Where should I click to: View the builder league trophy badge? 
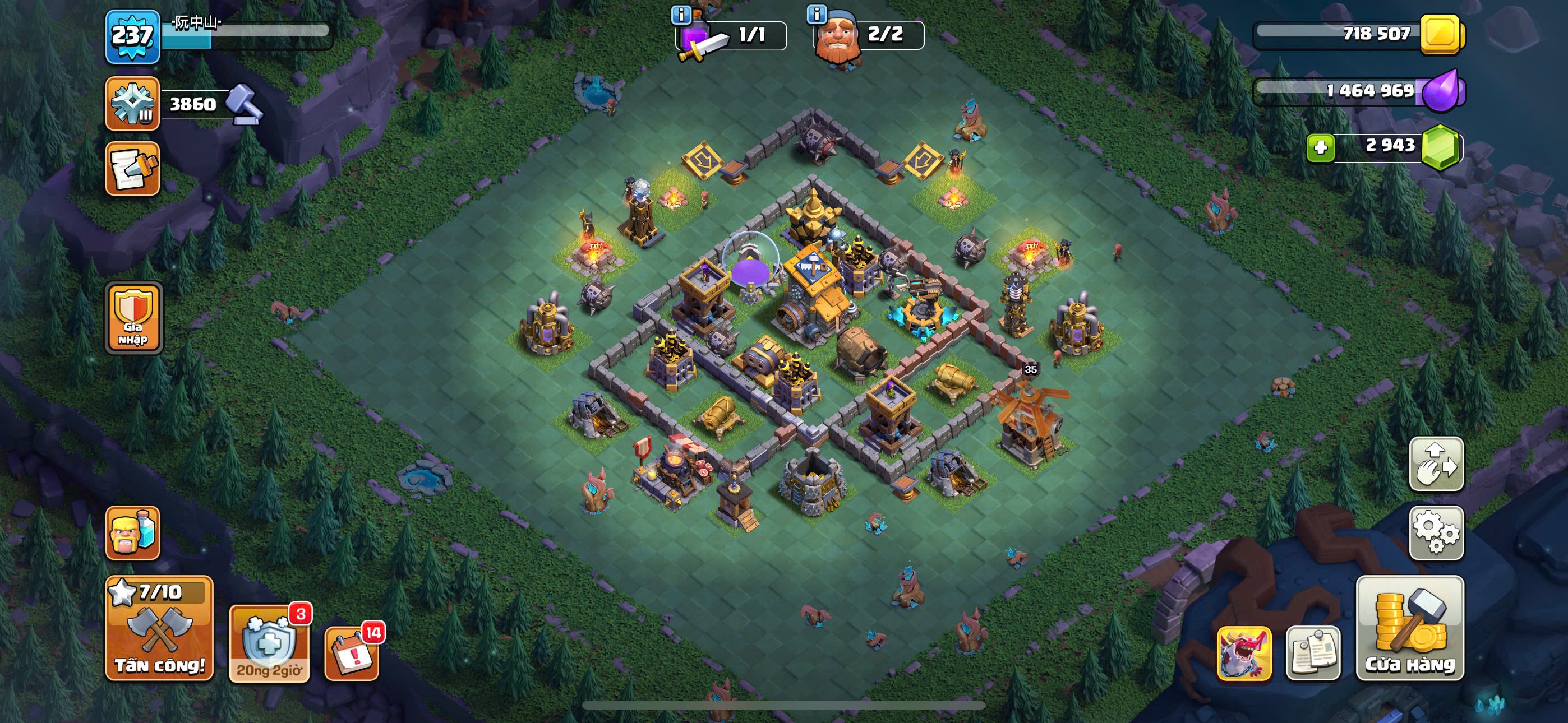(x=133, y=104)
